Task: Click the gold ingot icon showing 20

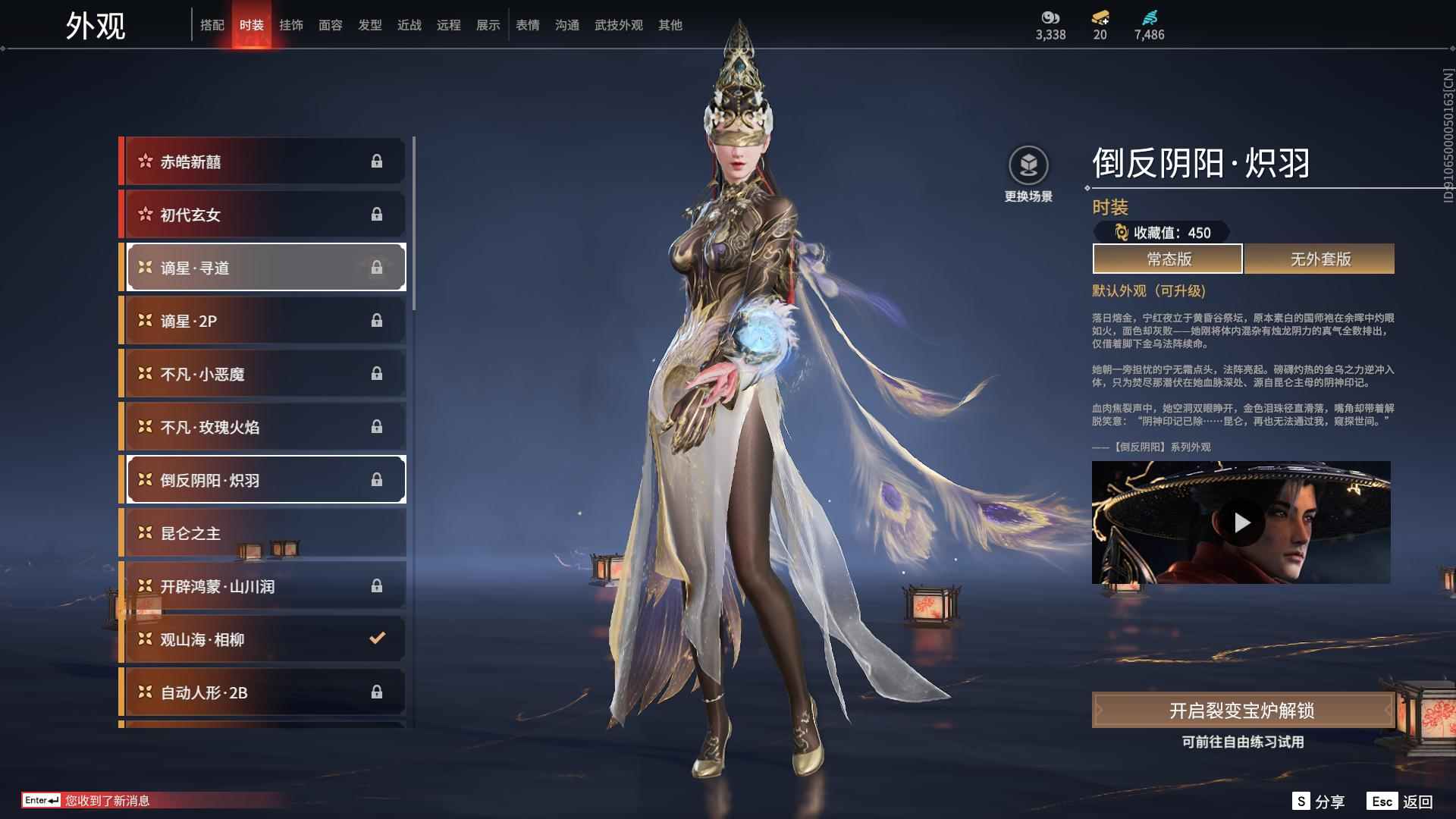Action: (x=1102, y=17)
